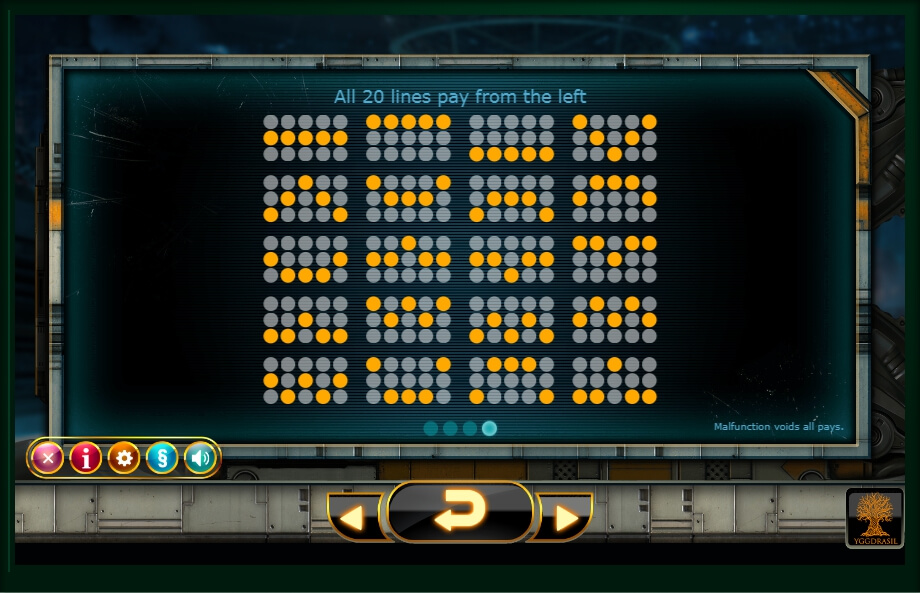The image size is (920, 593).
Task: Select the fourth paytable page dot
Action: click(x=489, y=428)
